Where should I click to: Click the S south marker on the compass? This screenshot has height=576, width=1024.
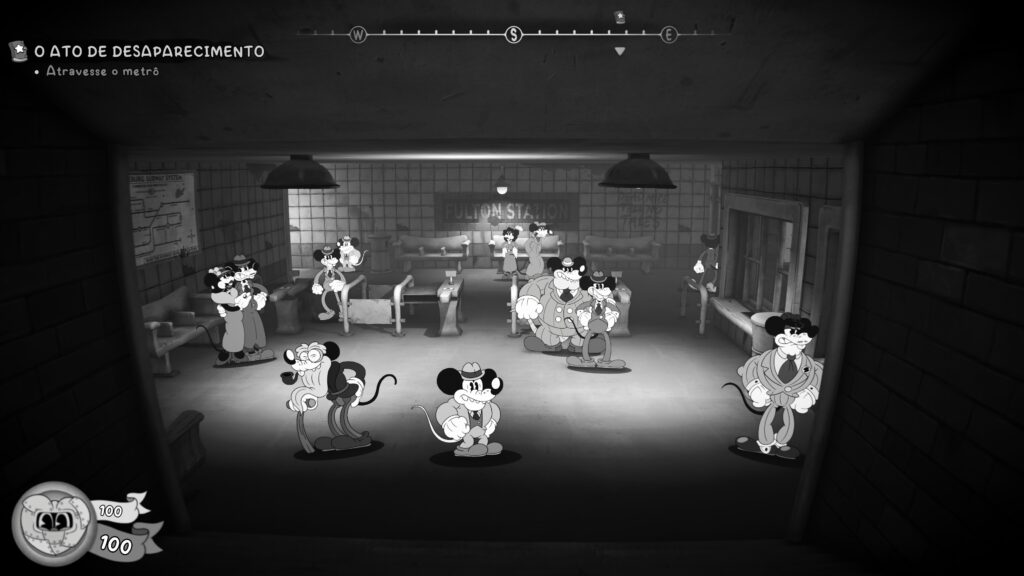514,35
